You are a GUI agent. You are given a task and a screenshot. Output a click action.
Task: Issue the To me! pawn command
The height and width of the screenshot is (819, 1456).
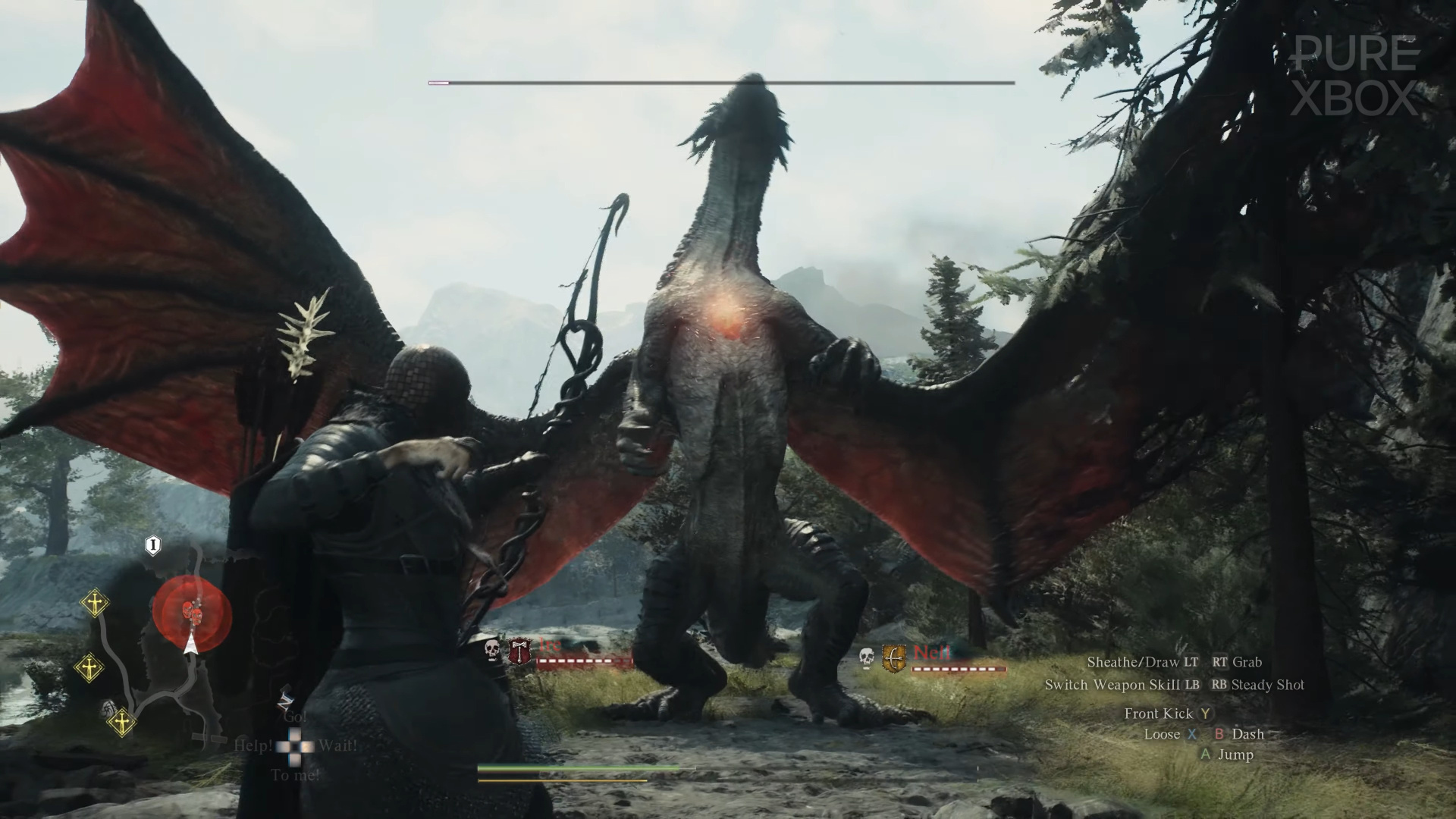[296, 774]
